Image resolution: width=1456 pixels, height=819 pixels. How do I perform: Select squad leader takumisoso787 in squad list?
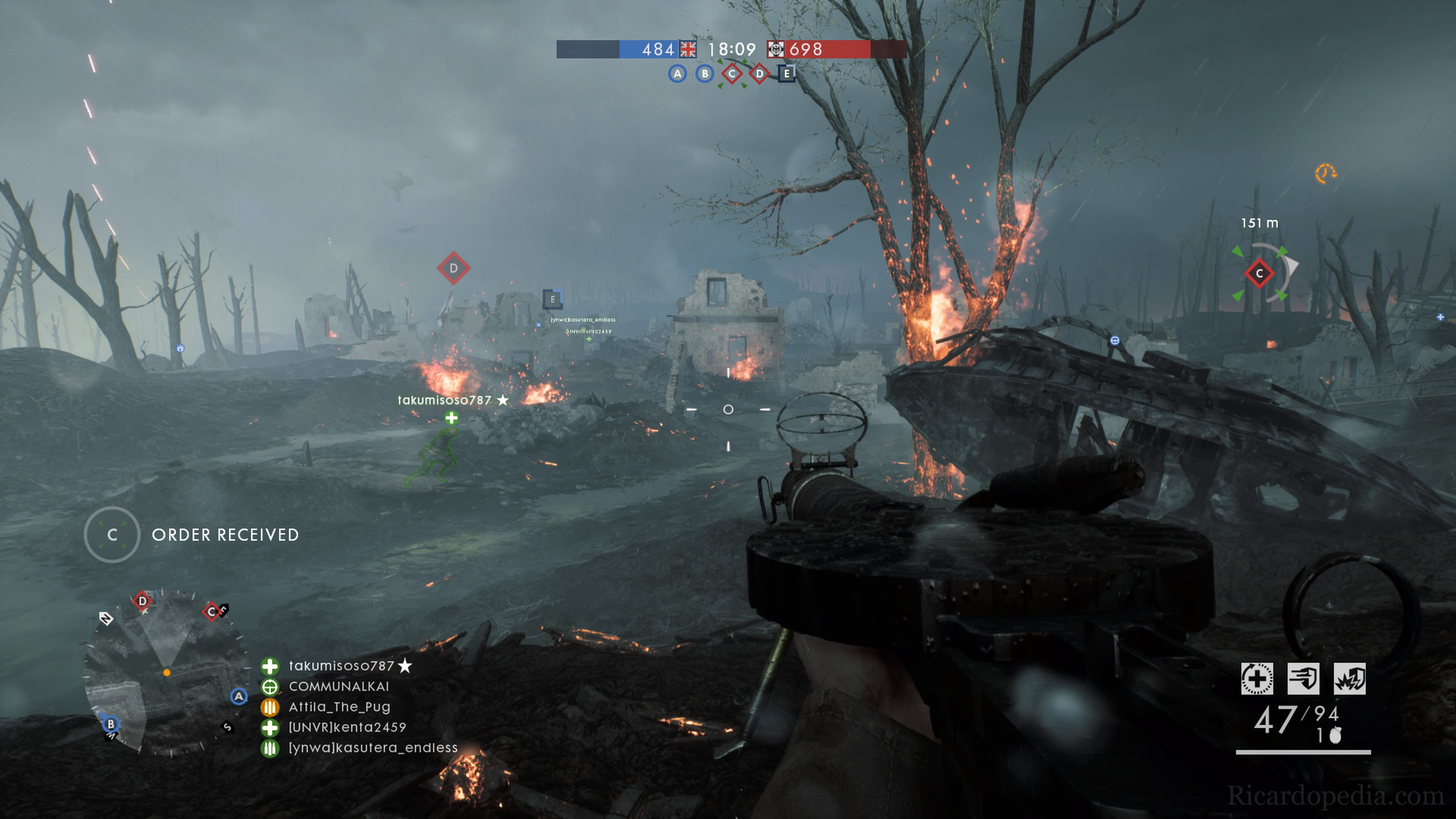[341, 666]
